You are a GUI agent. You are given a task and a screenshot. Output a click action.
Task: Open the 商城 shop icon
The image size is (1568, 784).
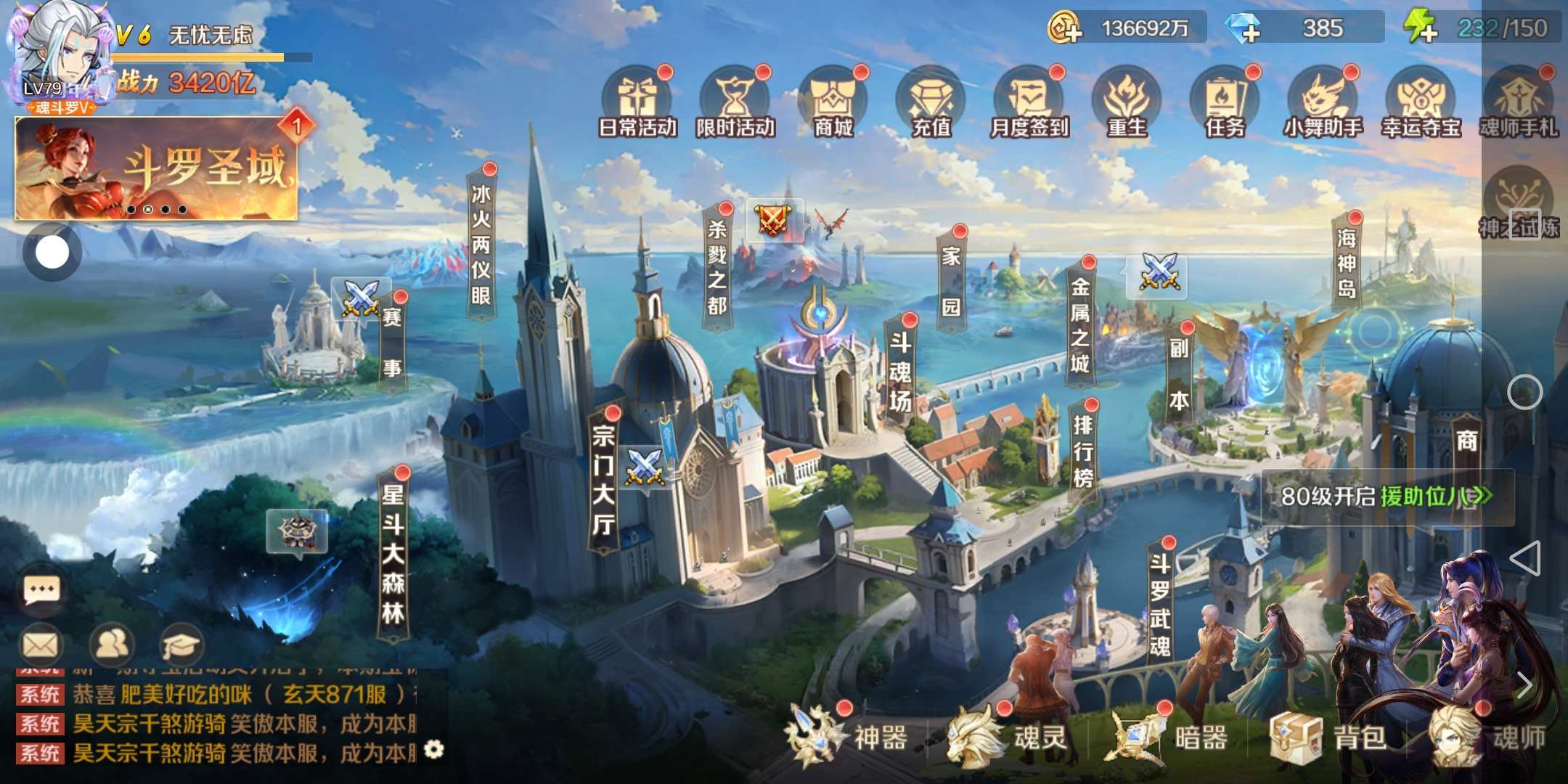pos(833,103)
